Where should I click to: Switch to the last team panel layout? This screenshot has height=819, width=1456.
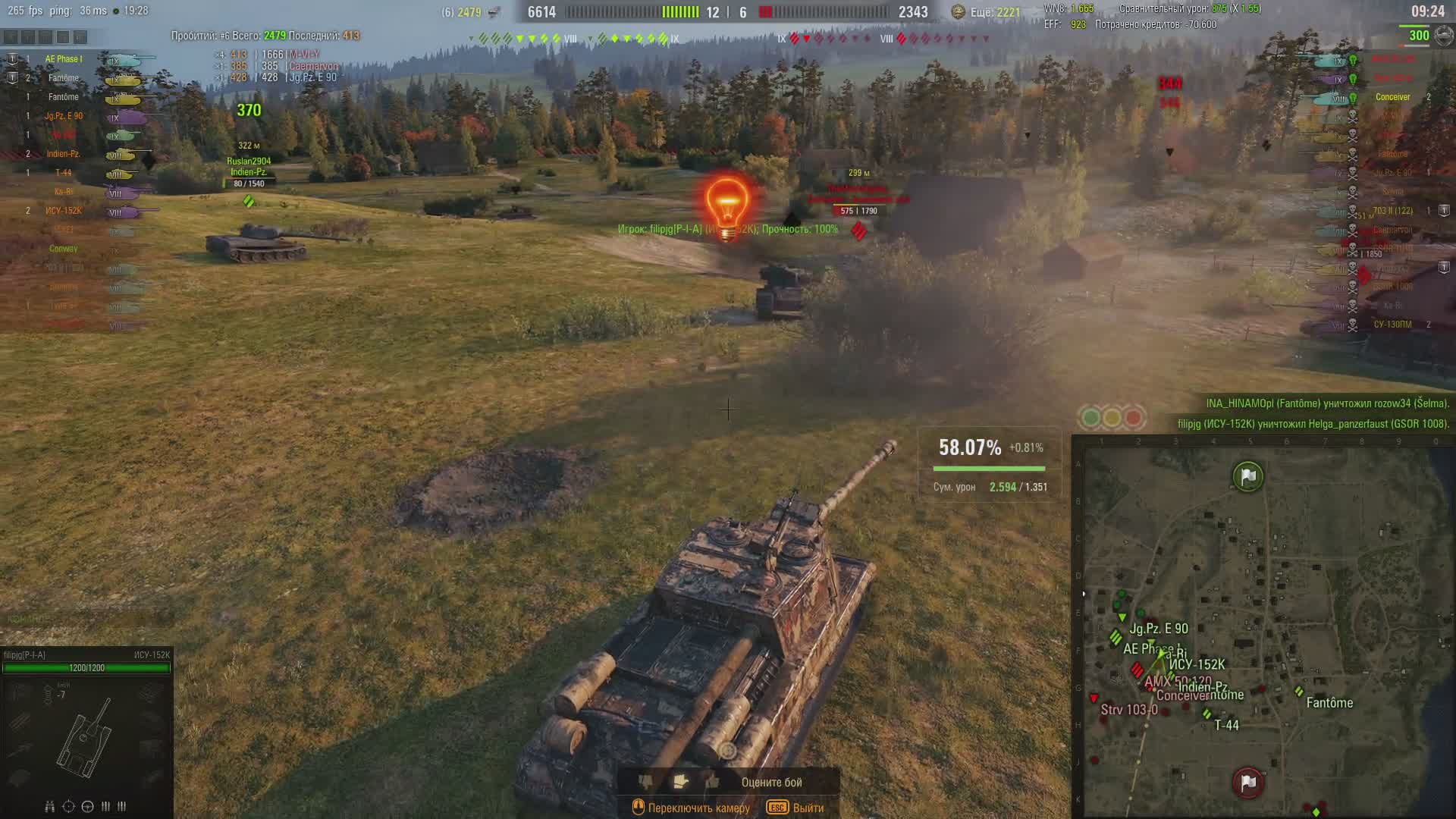pyautogui.click(x=80, y=36)
